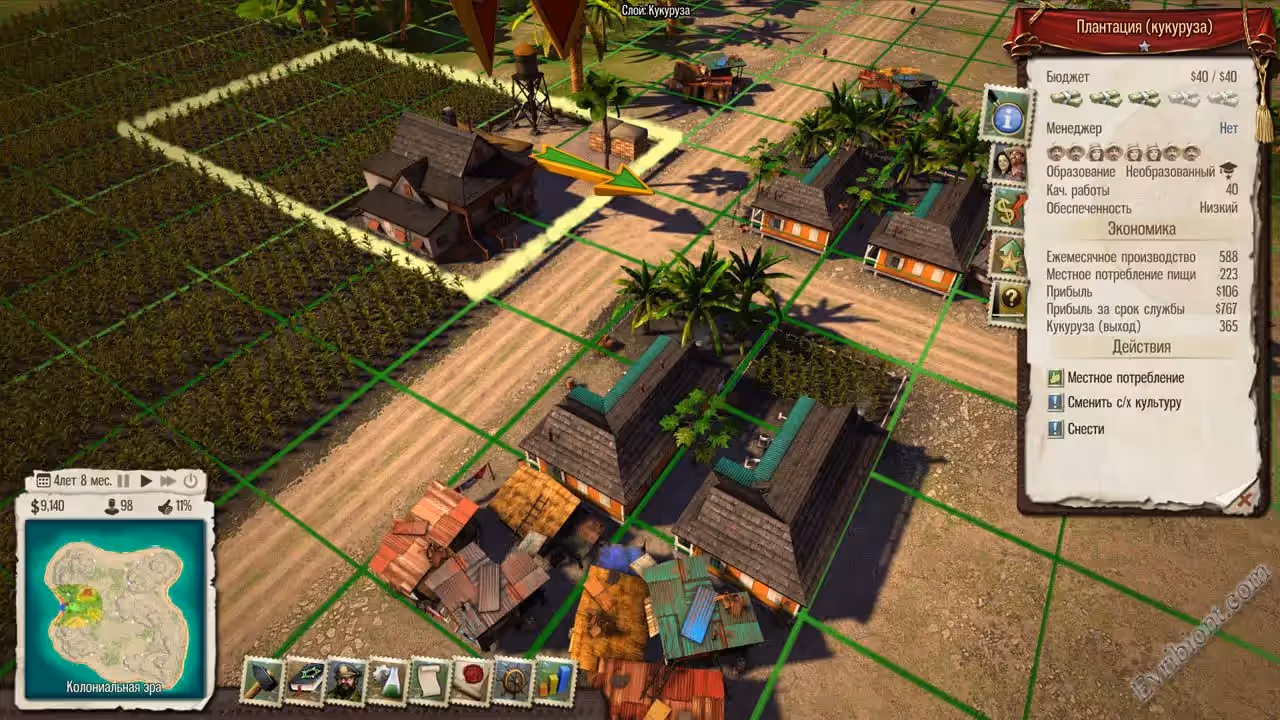Open the ship's wheel stamp

[513, 681]
